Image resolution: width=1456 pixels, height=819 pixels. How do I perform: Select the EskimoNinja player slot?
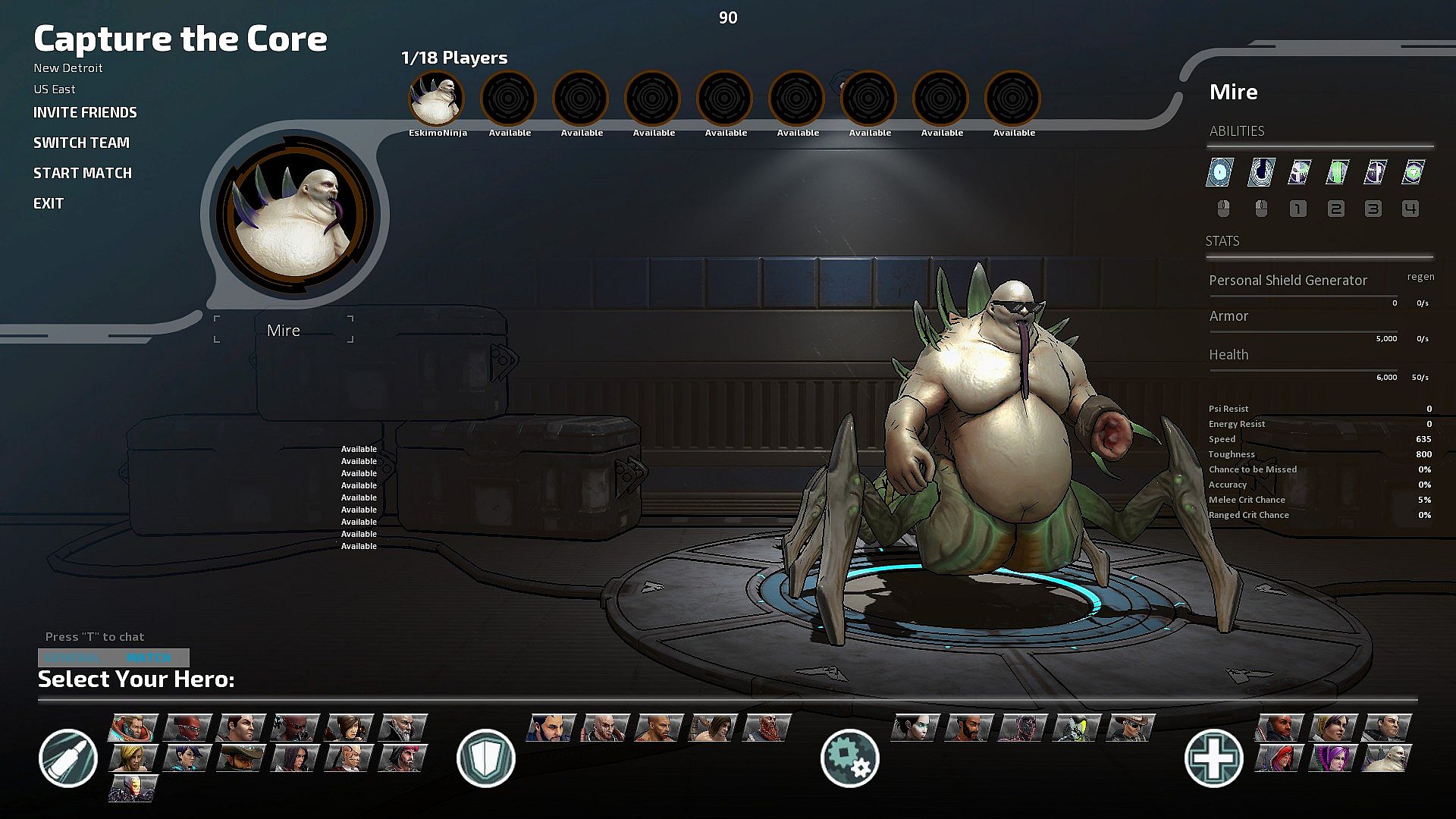[x=437, y=99]
